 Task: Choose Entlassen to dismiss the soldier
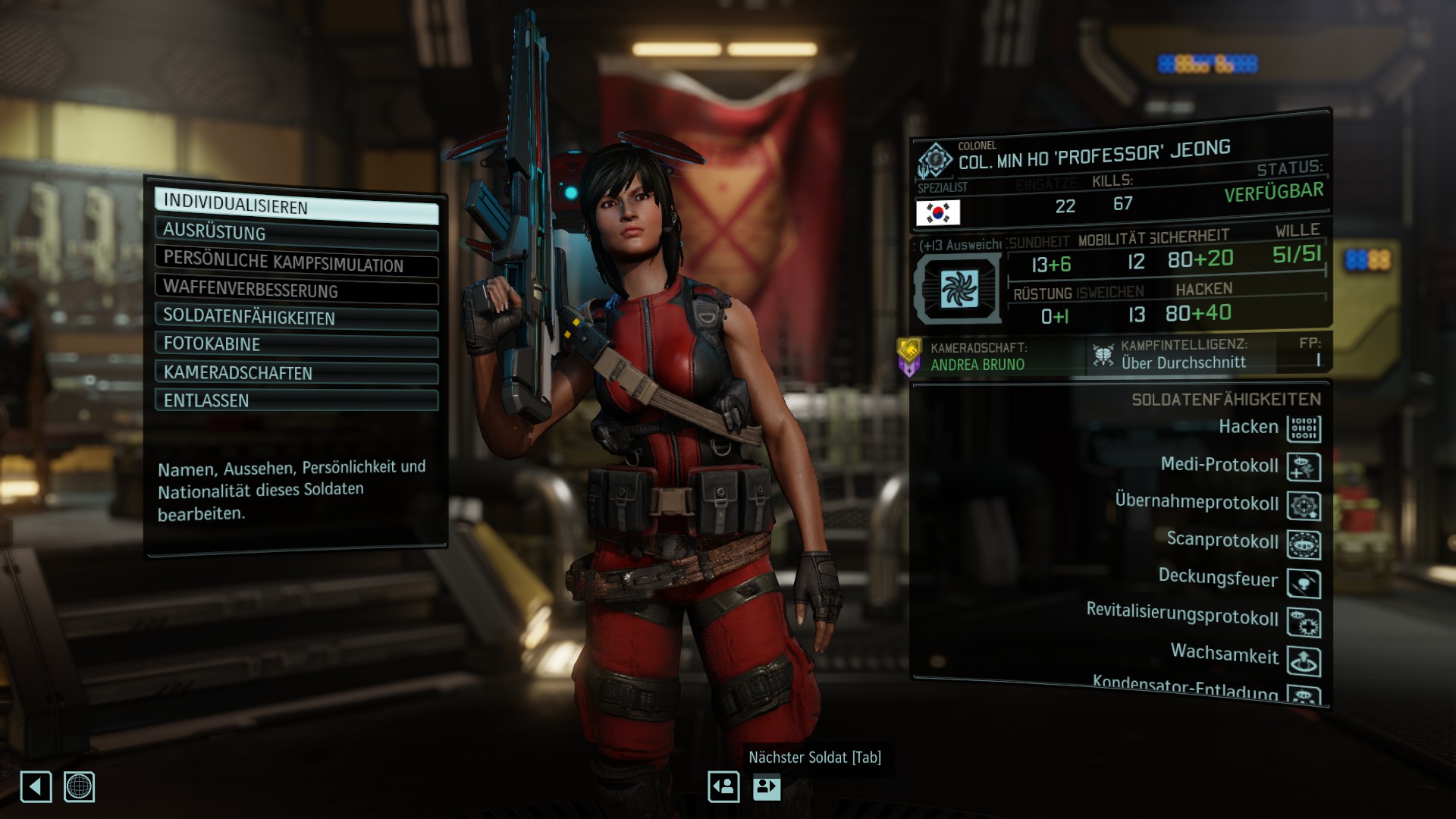tap(296, 400)
